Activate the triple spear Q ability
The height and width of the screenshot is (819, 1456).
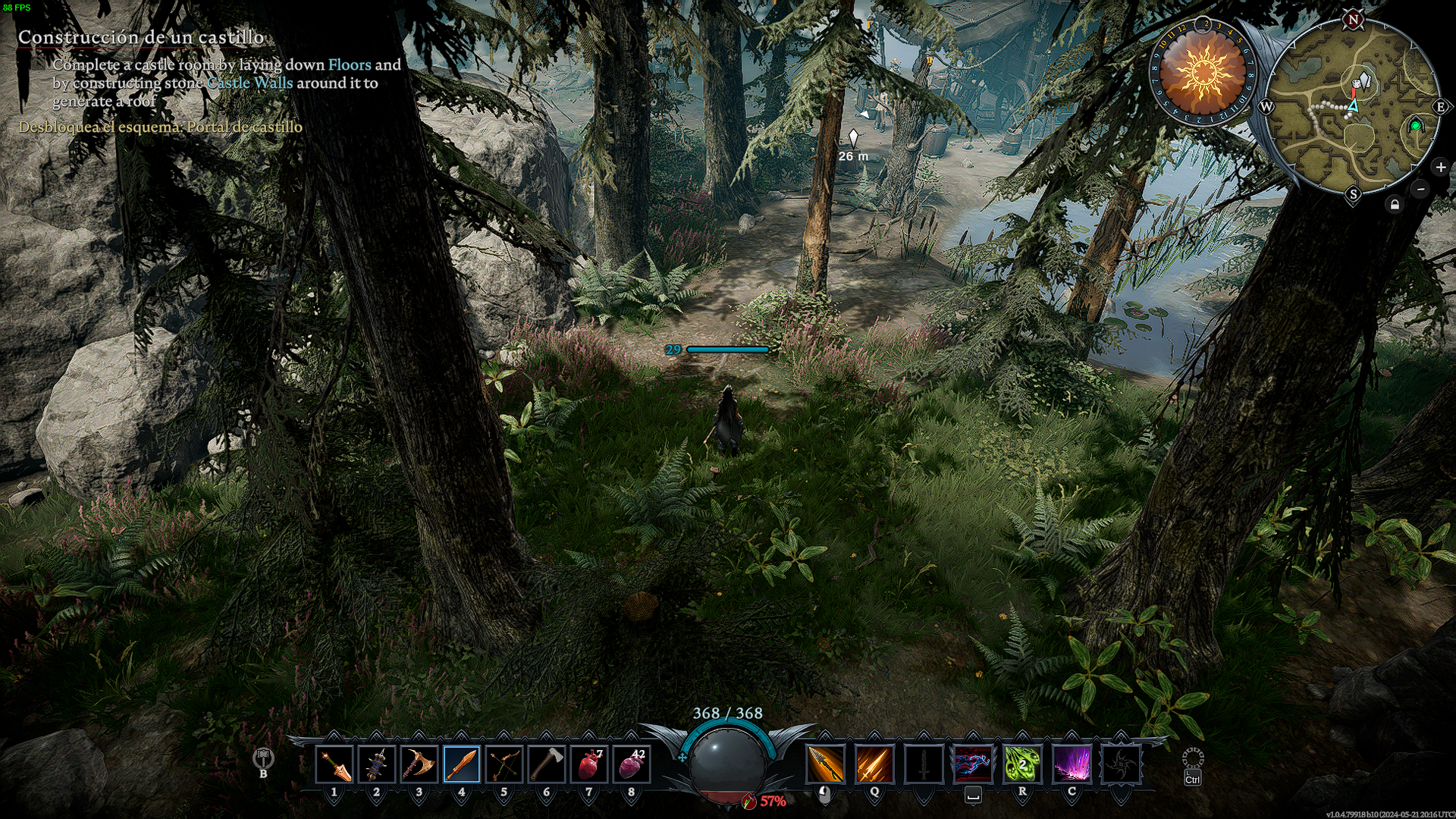[874, 764]
